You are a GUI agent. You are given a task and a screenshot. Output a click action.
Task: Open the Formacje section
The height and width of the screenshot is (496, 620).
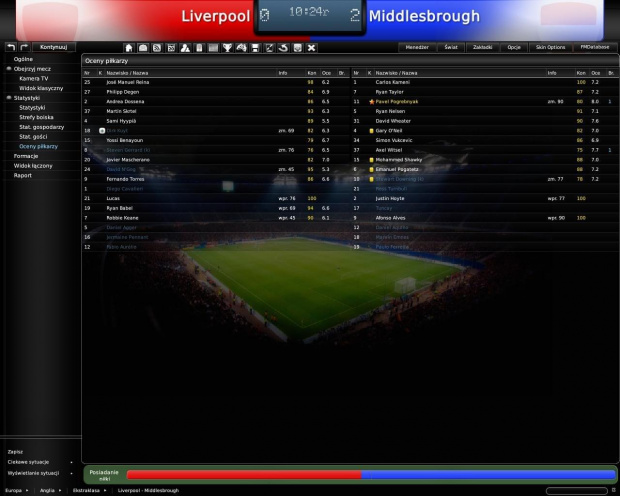(x=26, y=156)
